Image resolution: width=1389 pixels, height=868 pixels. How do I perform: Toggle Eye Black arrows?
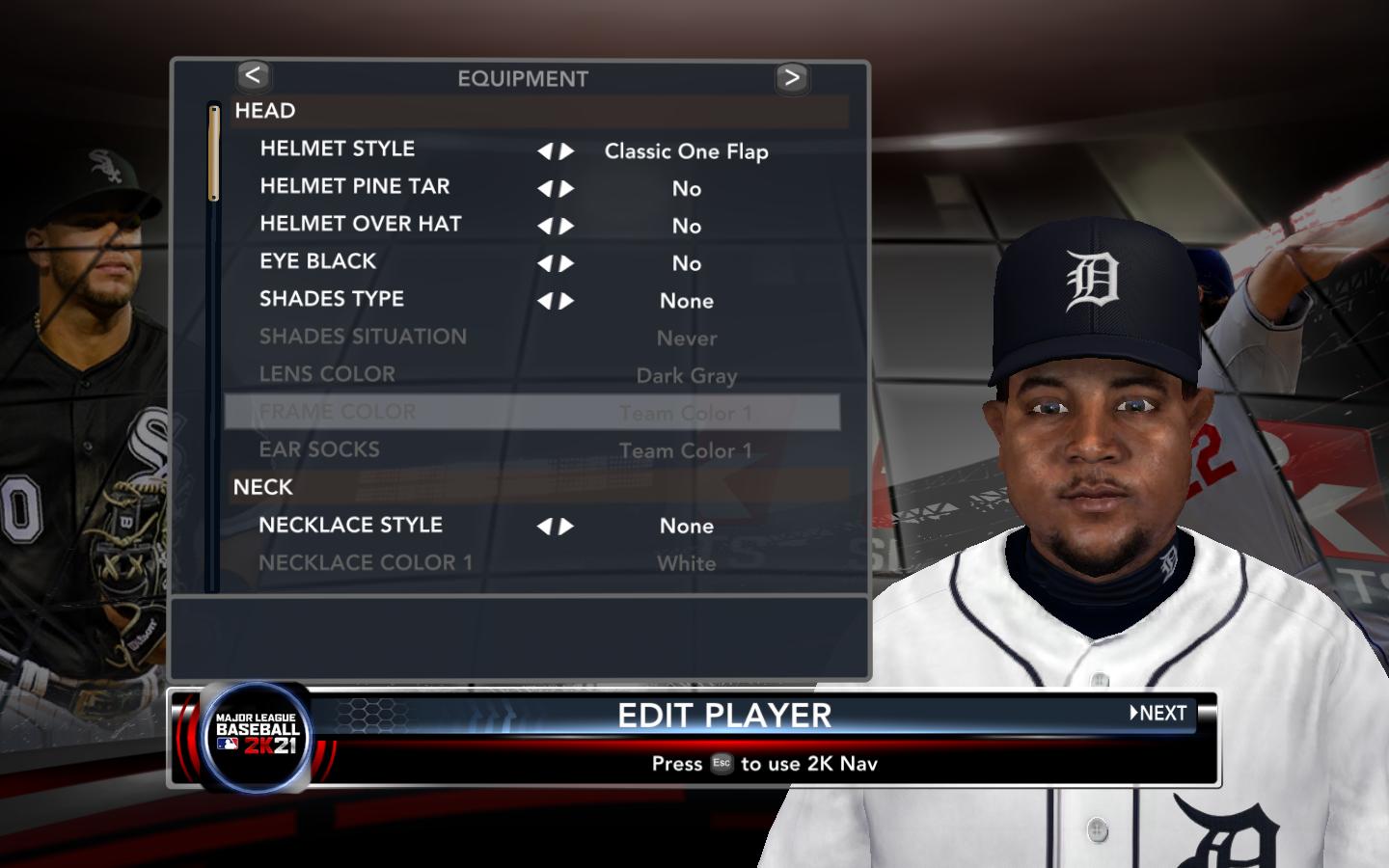click(x=556, y=264)
